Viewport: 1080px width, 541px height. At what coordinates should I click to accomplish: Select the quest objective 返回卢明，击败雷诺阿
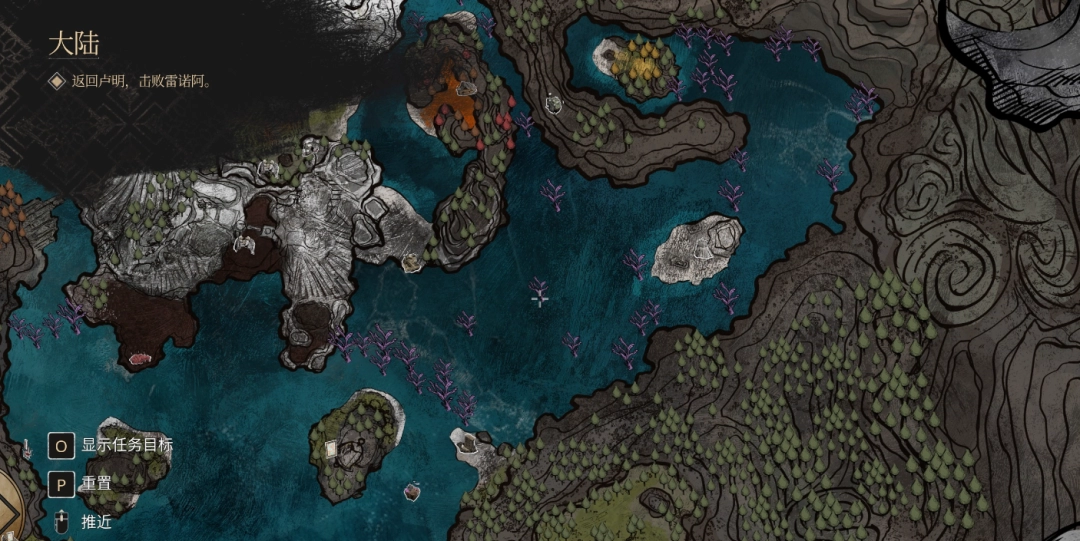point(140,81)
